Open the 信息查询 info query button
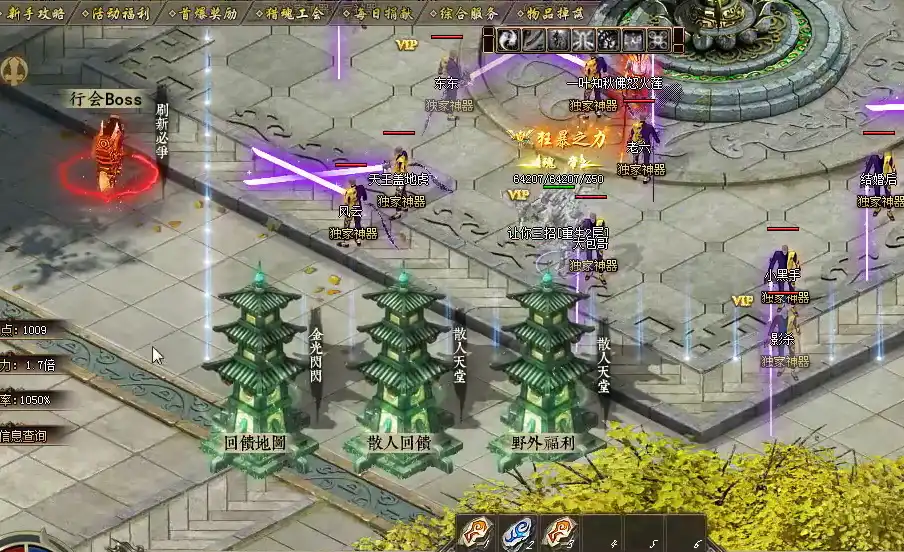 click(x=24, y=435)
